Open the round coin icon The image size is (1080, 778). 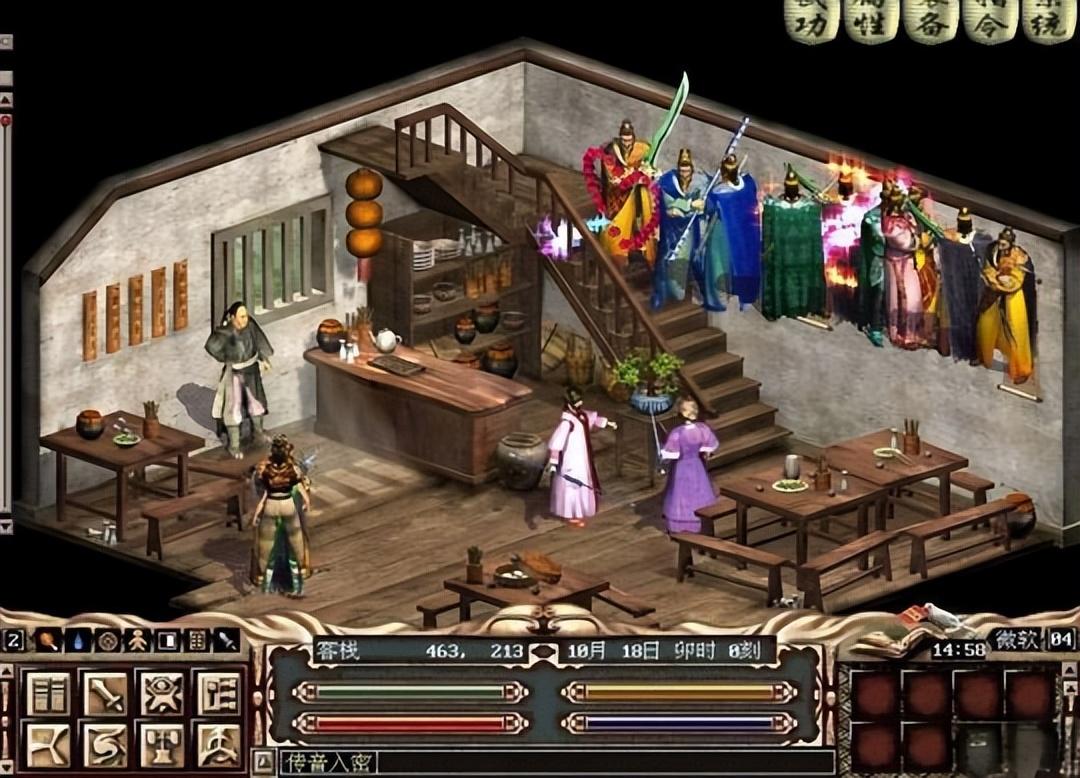[107, 640]
